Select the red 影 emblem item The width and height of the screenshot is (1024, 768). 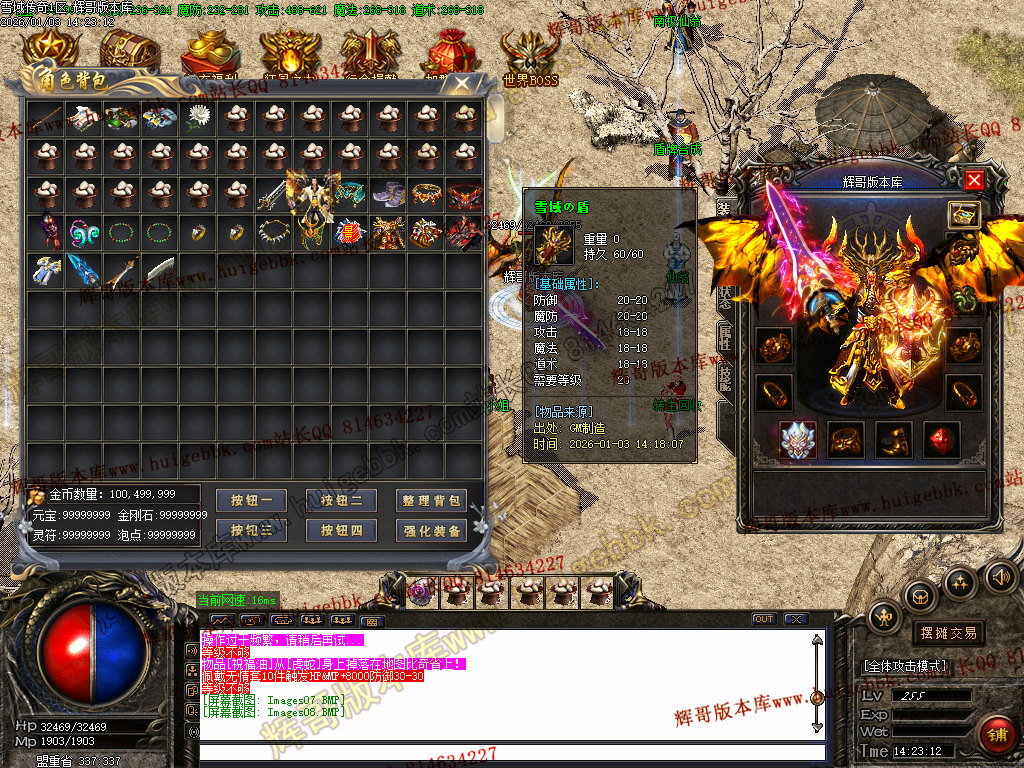(350, 233)
